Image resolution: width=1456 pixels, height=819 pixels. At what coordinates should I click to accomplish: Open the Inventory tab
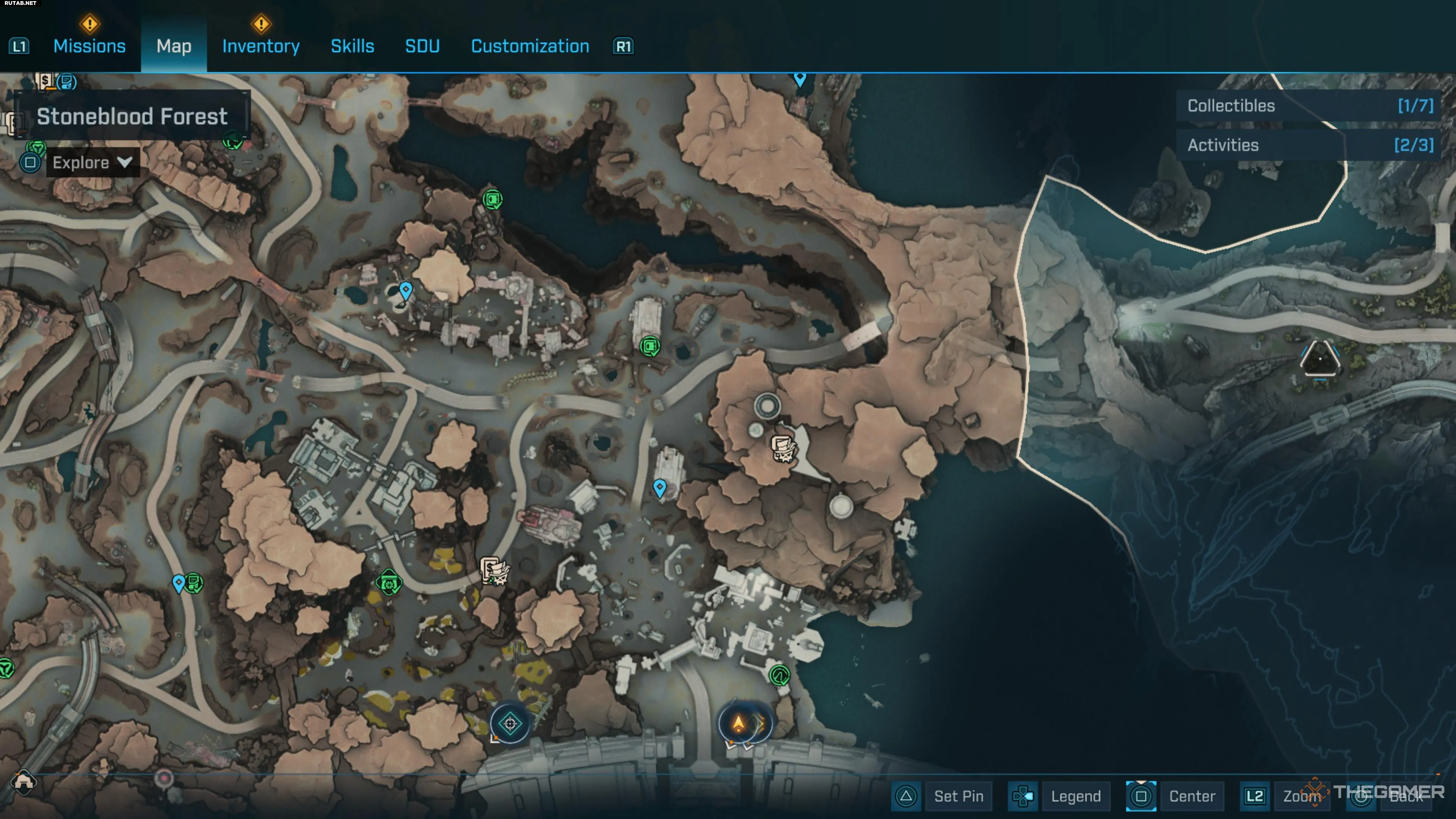coord(260,46)
